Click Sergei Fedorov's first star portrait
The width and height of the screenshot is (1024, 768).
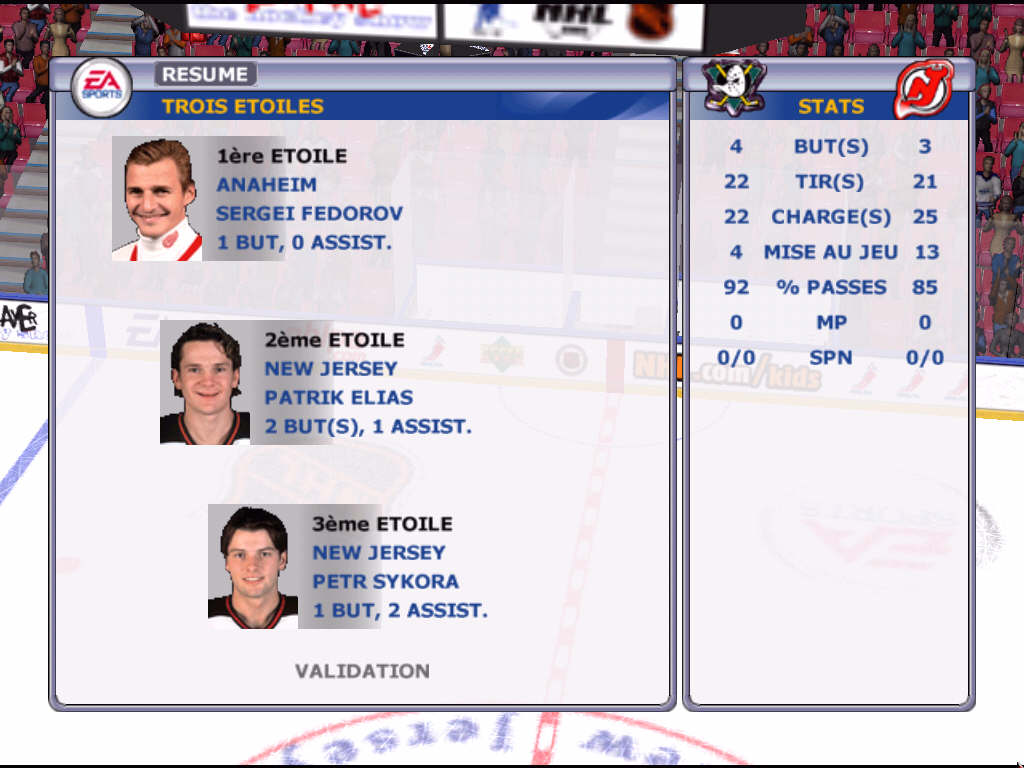tap(157, 199)
